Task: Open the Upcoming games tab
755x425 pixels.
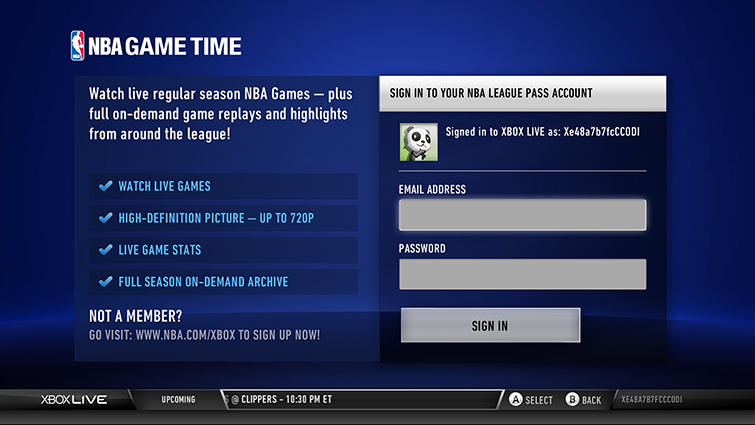Action: click(178, 400)
